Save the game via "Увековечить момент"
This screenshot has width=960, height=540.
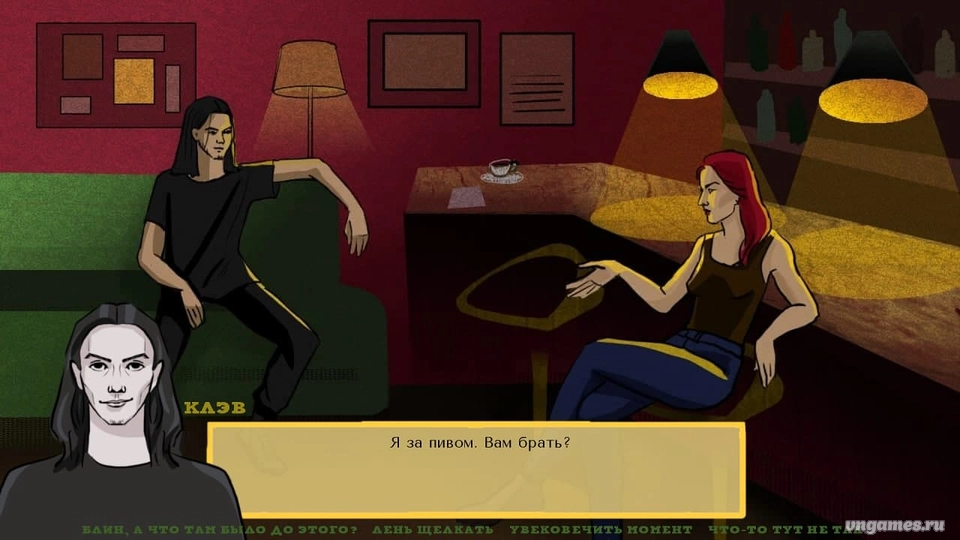coord(600,528)
